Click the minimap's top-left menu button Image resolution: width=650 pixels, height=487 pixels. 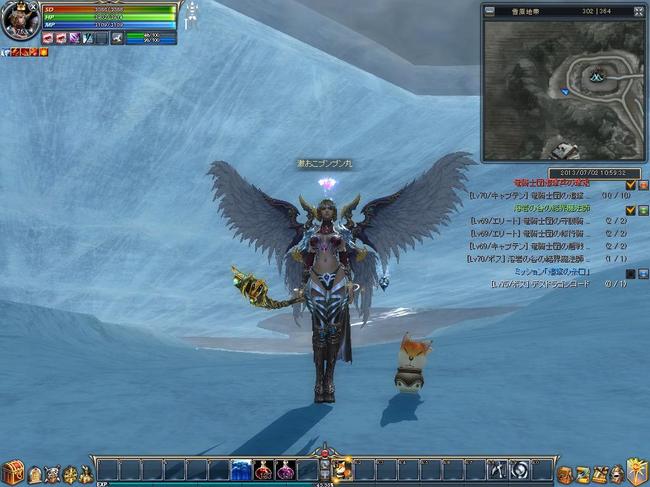489,12
